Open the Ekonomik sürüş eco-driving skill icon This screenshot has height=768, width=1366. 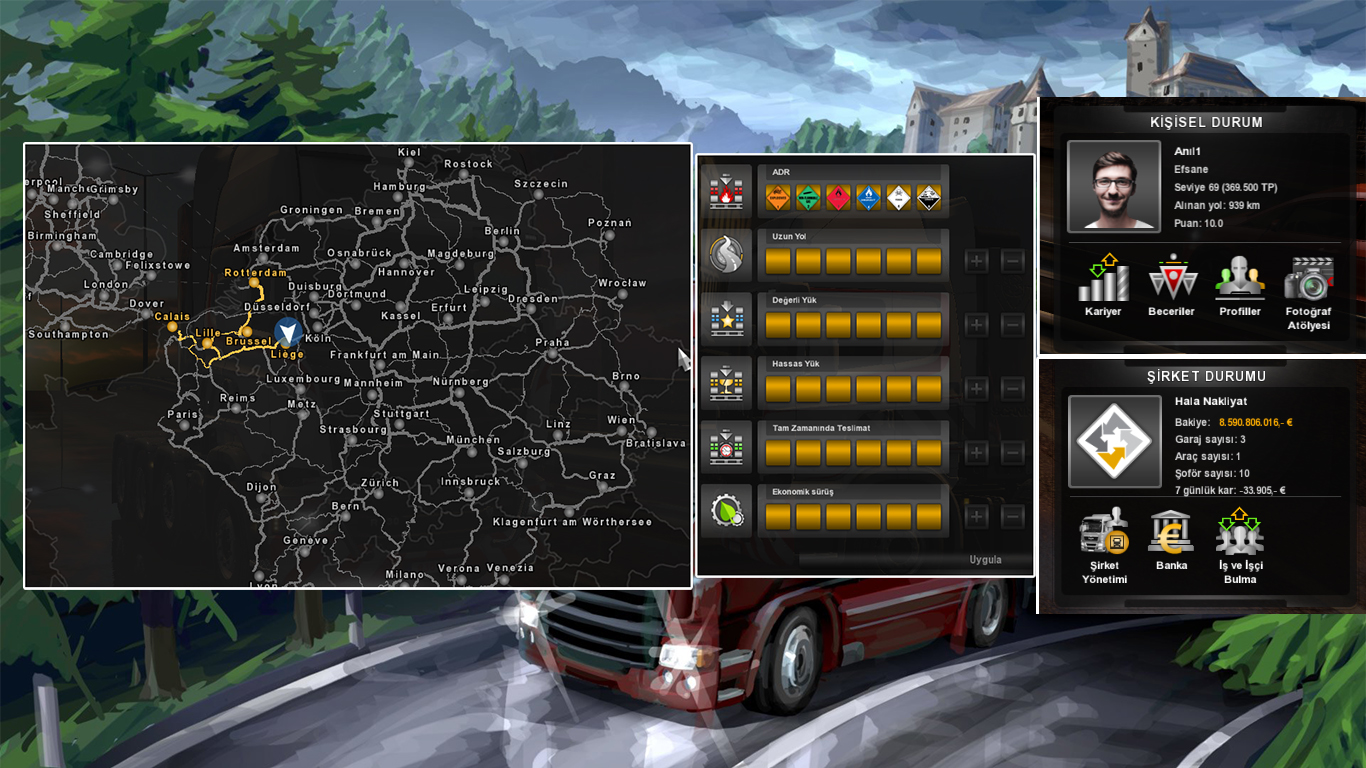[x=725, y=508]
